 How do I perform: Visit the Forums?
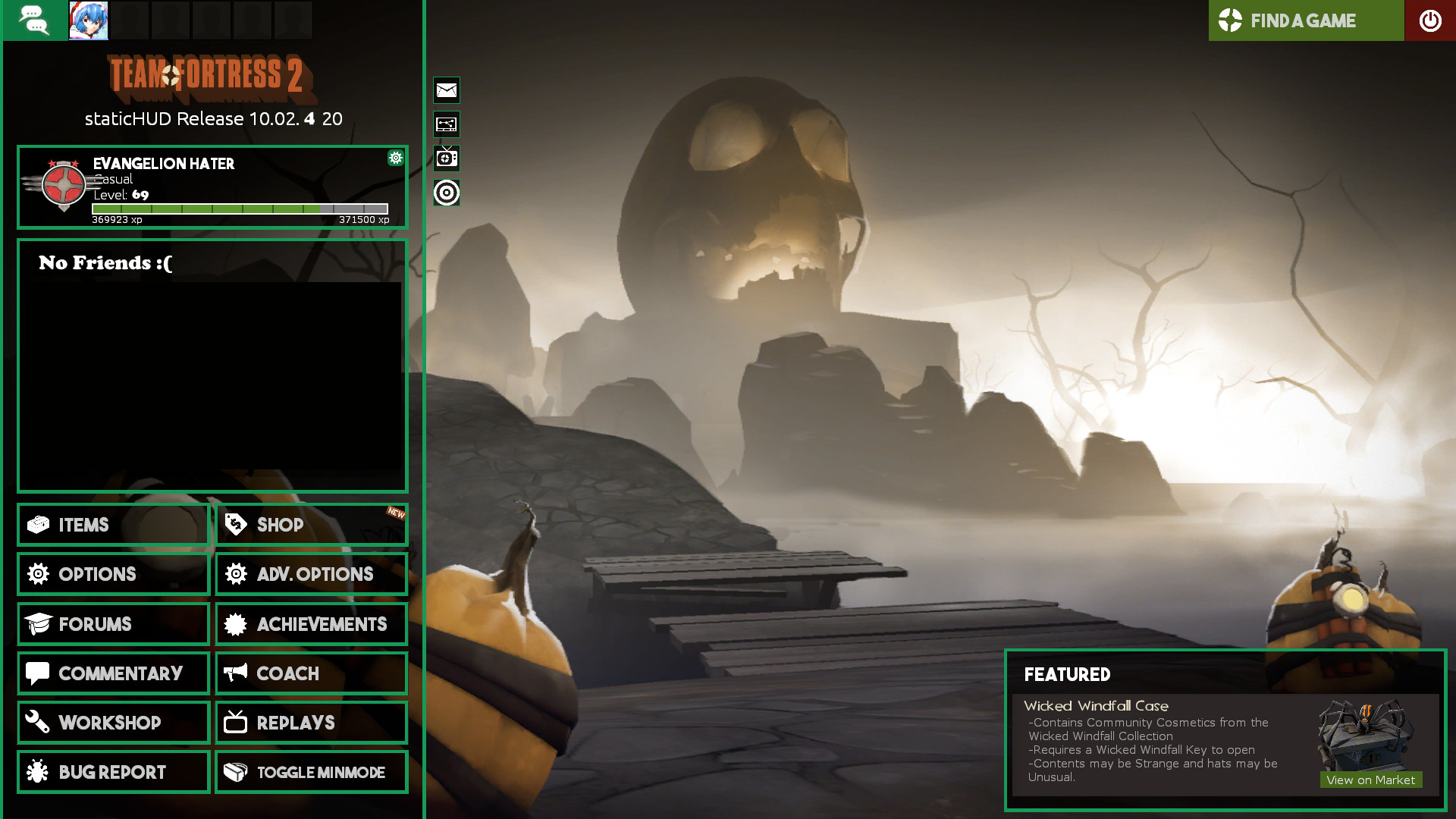[113, 624]
